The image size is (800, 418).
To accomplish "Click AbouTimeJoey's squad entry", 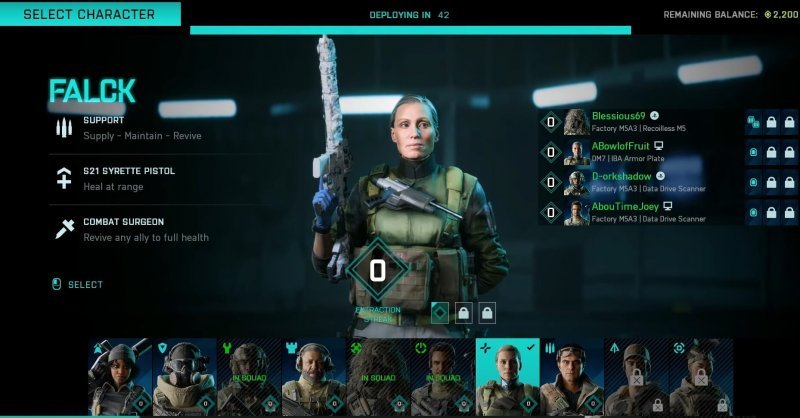I will click(640, 212).
